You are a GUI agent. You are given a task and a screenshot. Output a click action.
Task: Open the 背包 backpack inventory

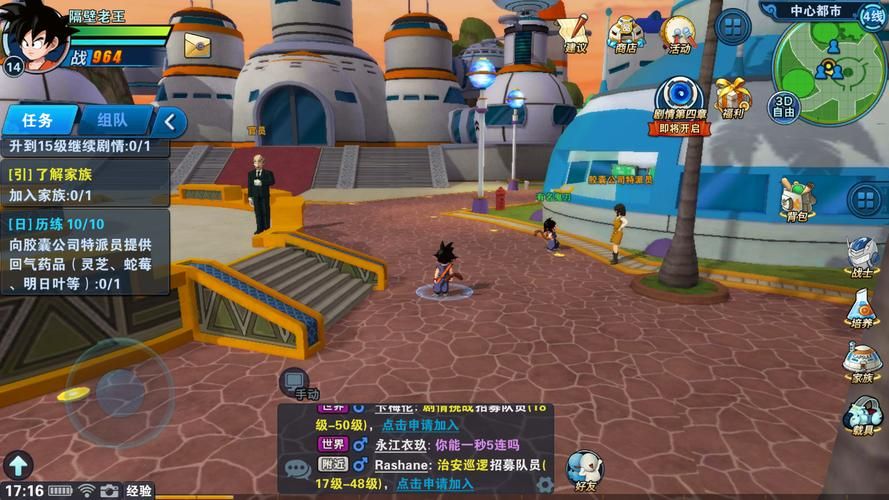coord(796,198)
